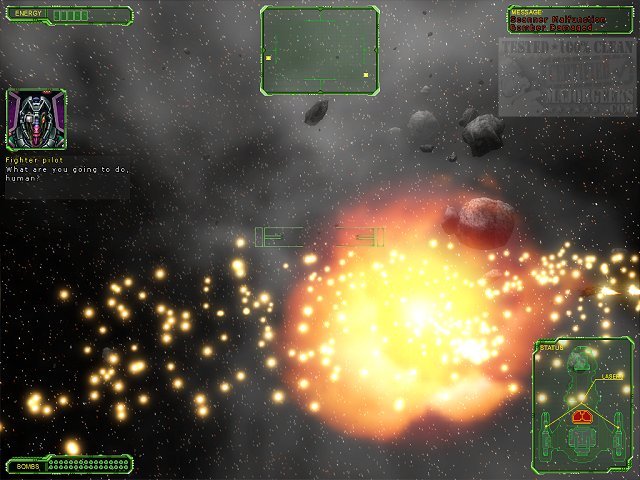The image size is (640, 480).
Task: Open the ship Status diagram panel
Action: pos(583,404)
